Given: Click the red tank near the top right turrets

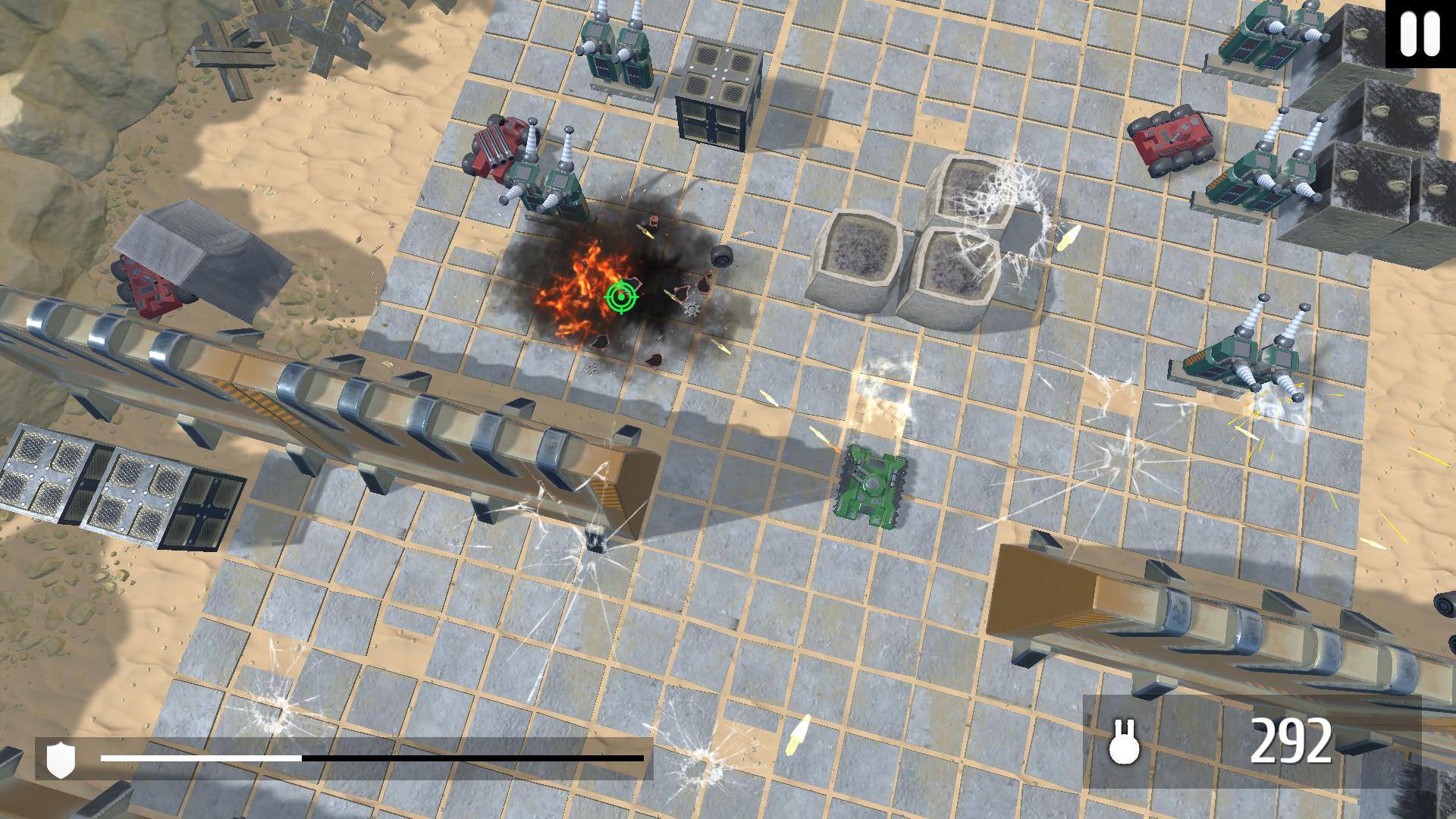Looking at the screenshot, I should coord(1172,140).
